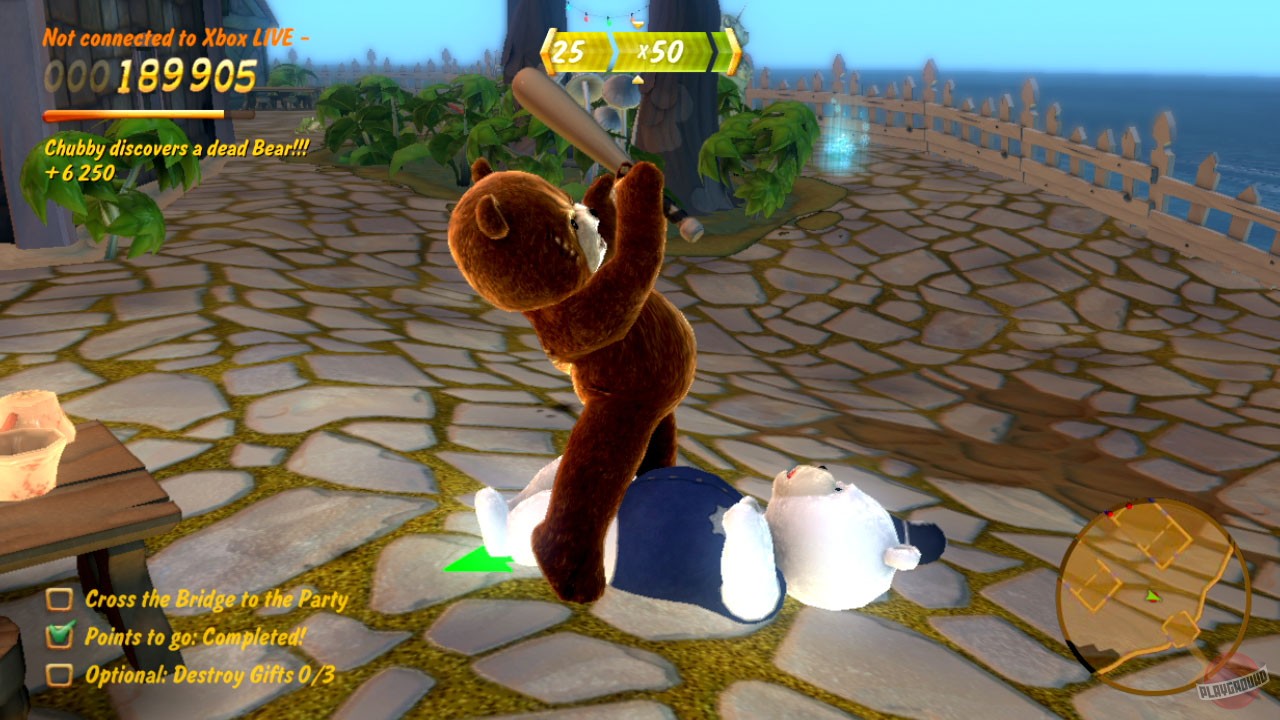The width and height of the screenshot is (1280, 720).
Task: Click the Playground watermark logo
Action: pos(1232,682)
